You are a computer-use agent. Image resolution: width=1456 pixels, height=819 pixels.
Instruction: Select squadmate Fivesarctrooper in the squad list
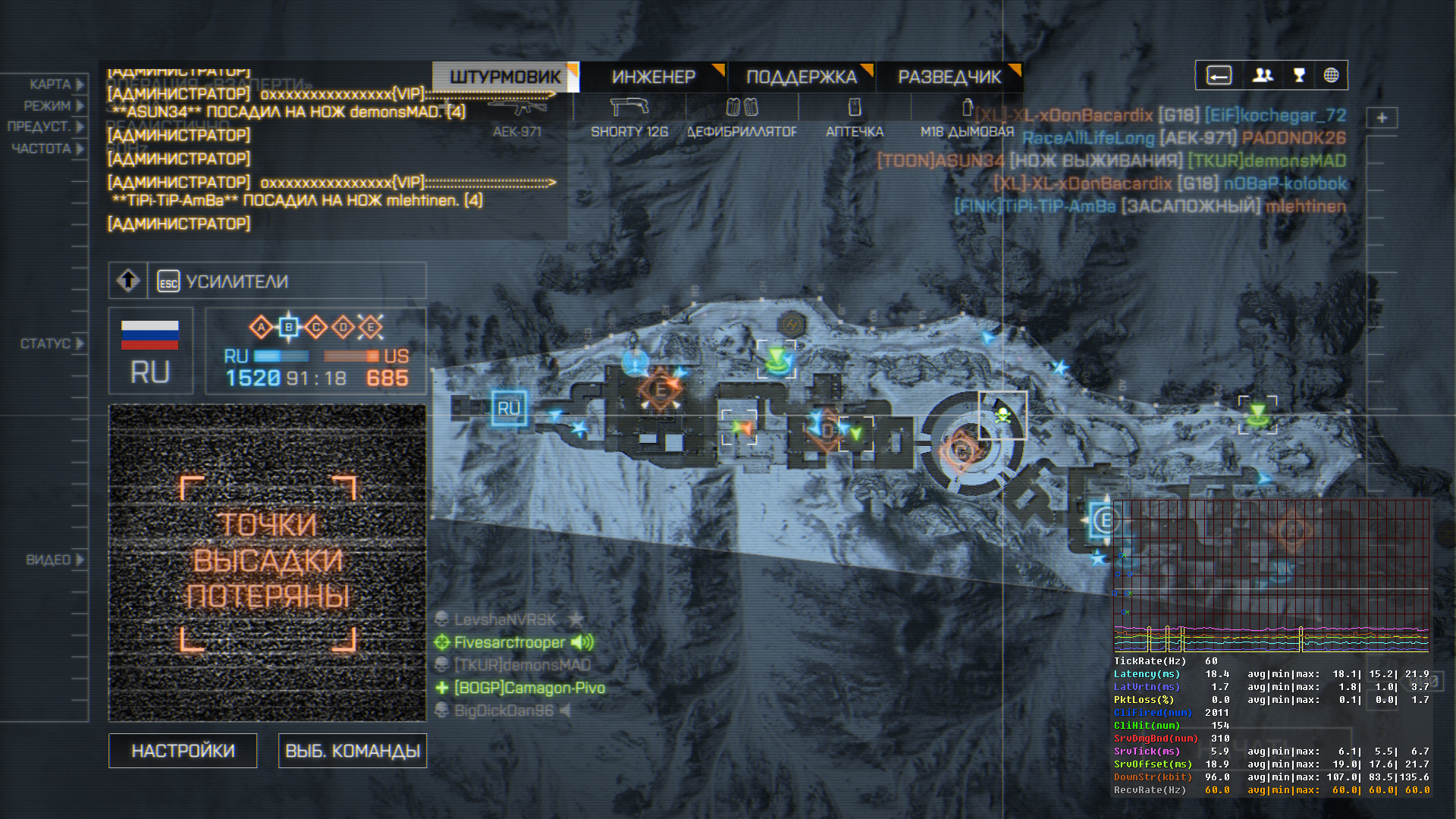pyautogui.click(x=509, y=642)
